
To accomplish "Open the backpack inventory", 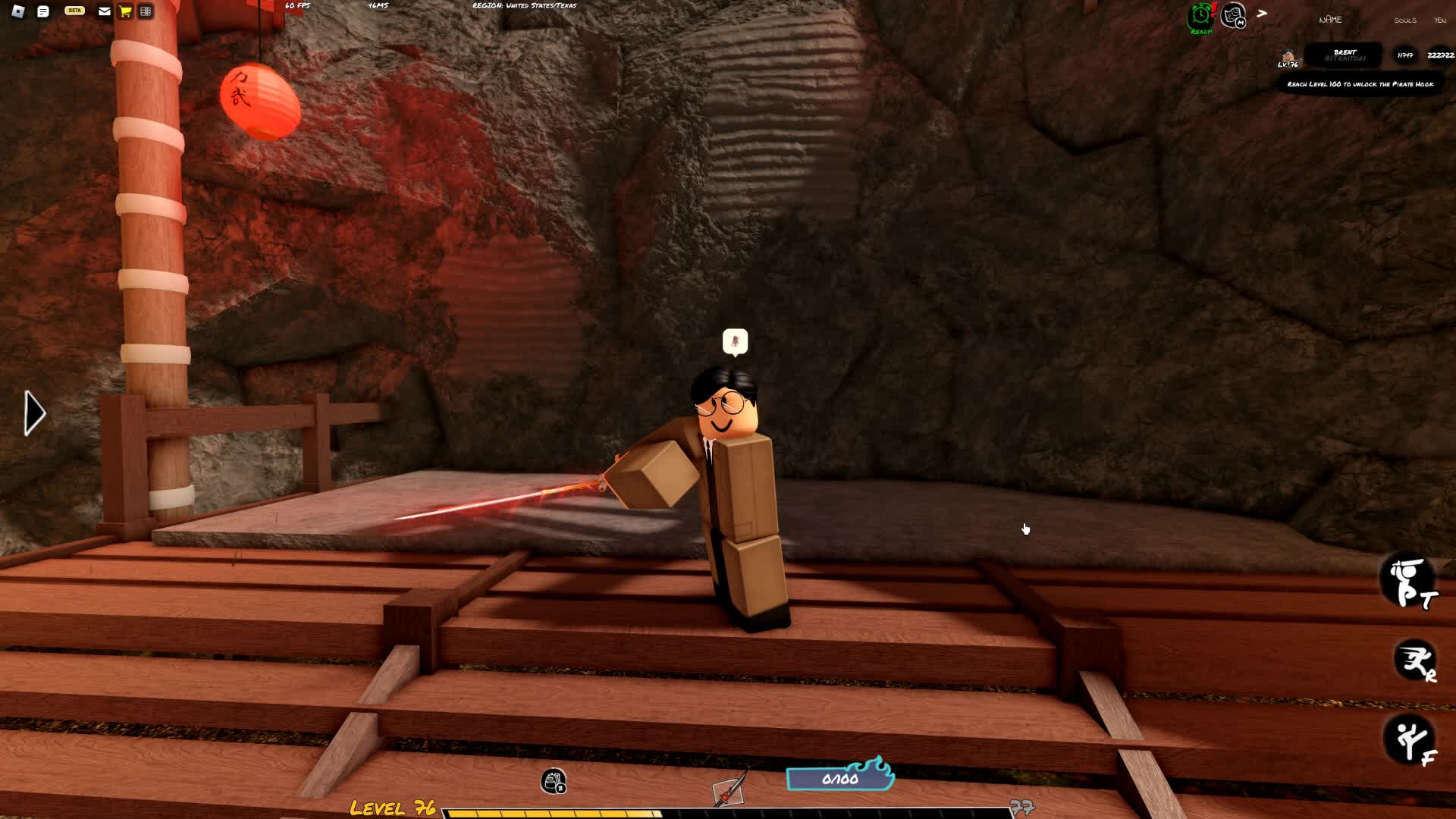I will [554, 781].
